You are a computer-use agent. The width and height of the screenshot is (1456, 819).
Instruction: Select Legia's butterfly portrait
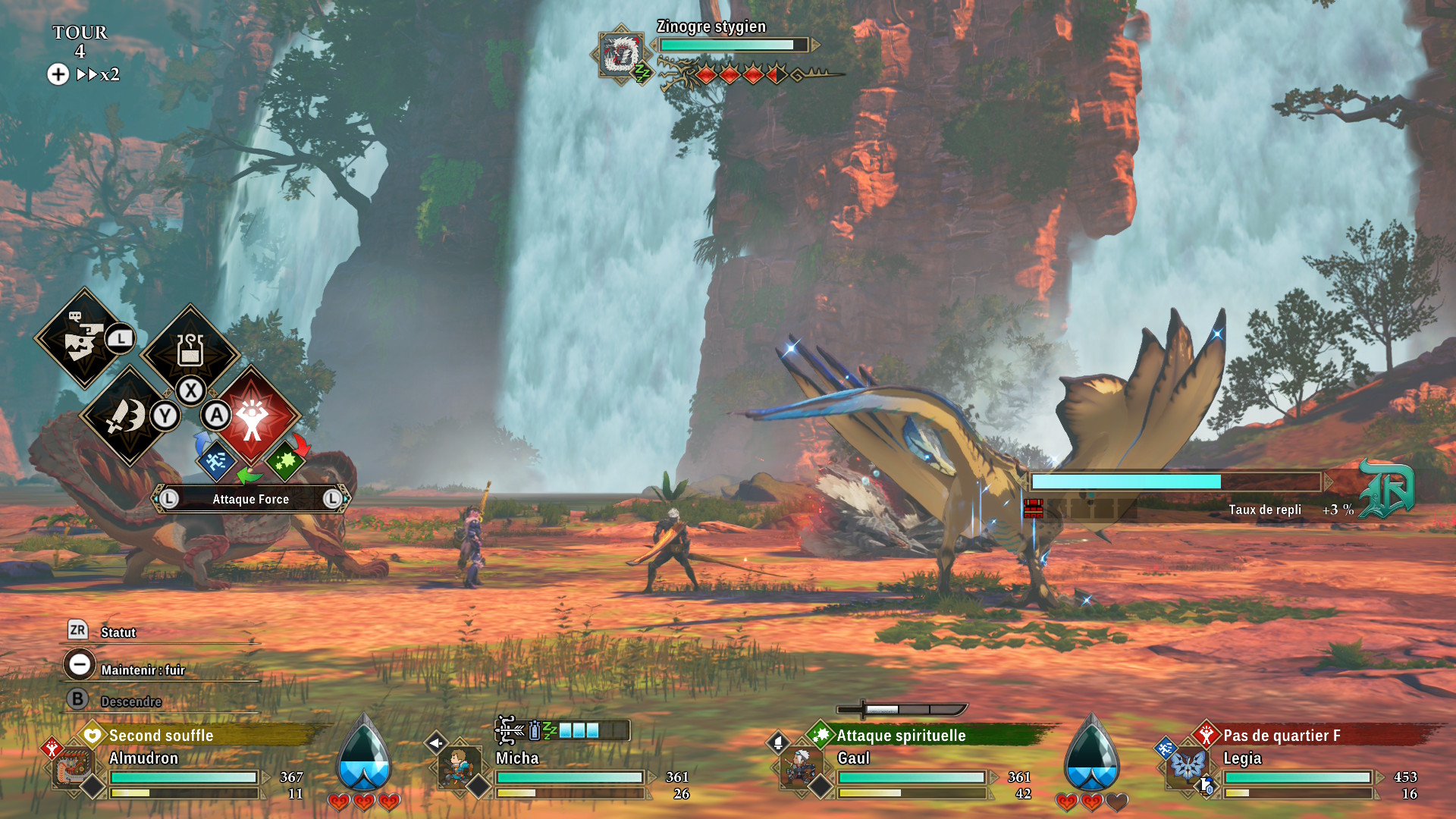pos(1188,764)
